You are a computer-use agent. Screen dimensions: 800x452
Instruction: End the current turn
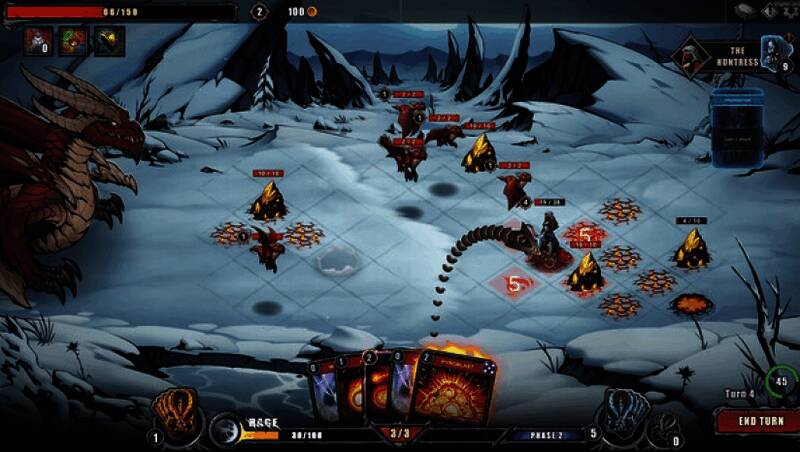(758, 421)
